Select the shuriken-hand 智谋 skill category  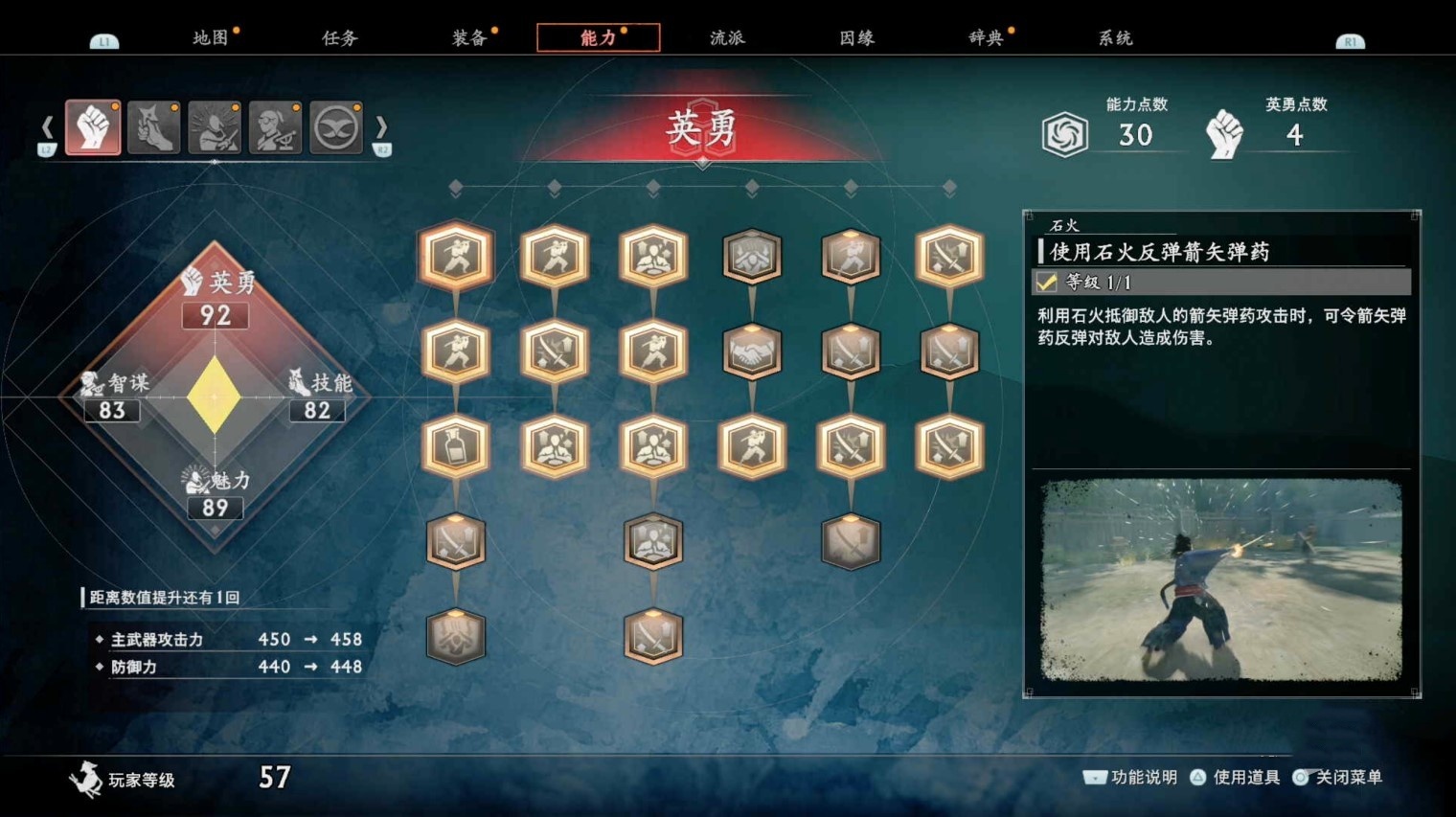(x=154, y=125)
